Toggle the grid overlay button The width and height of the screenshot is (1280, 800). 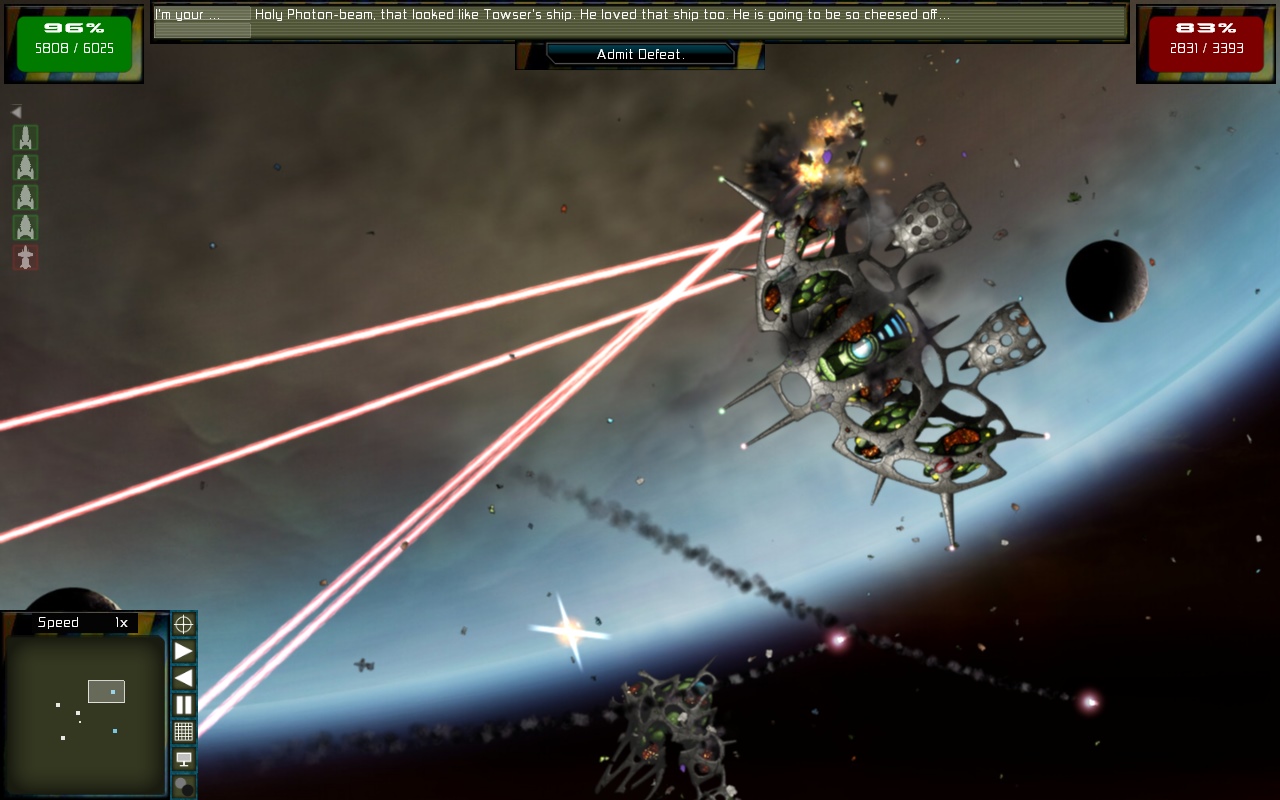(x=184, y=732)
